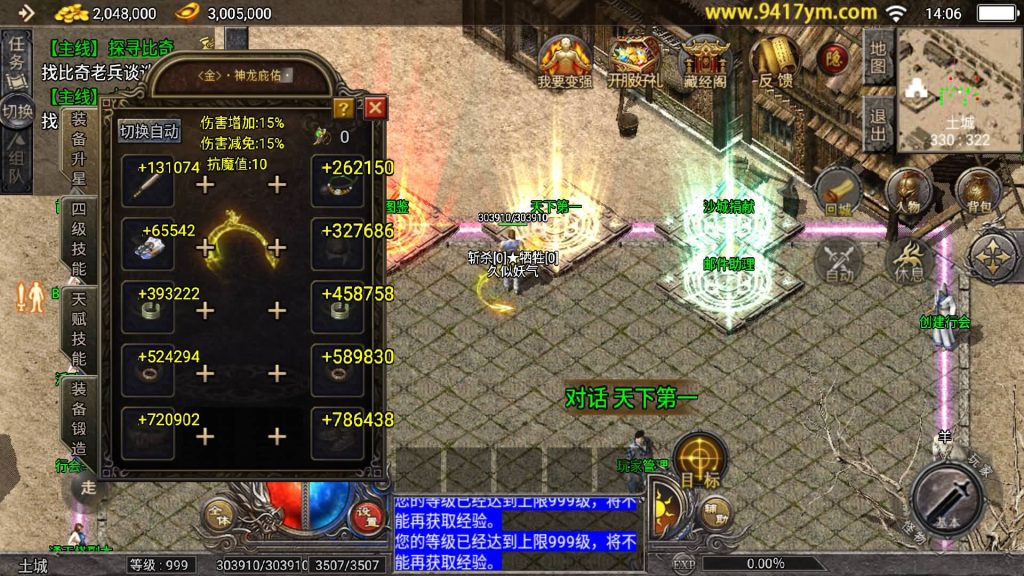The height and width of the screenshot is (576, 1024).
Task: Open the 天赋技能 tab
Action: pyautogui.click(x=79, y=331)
